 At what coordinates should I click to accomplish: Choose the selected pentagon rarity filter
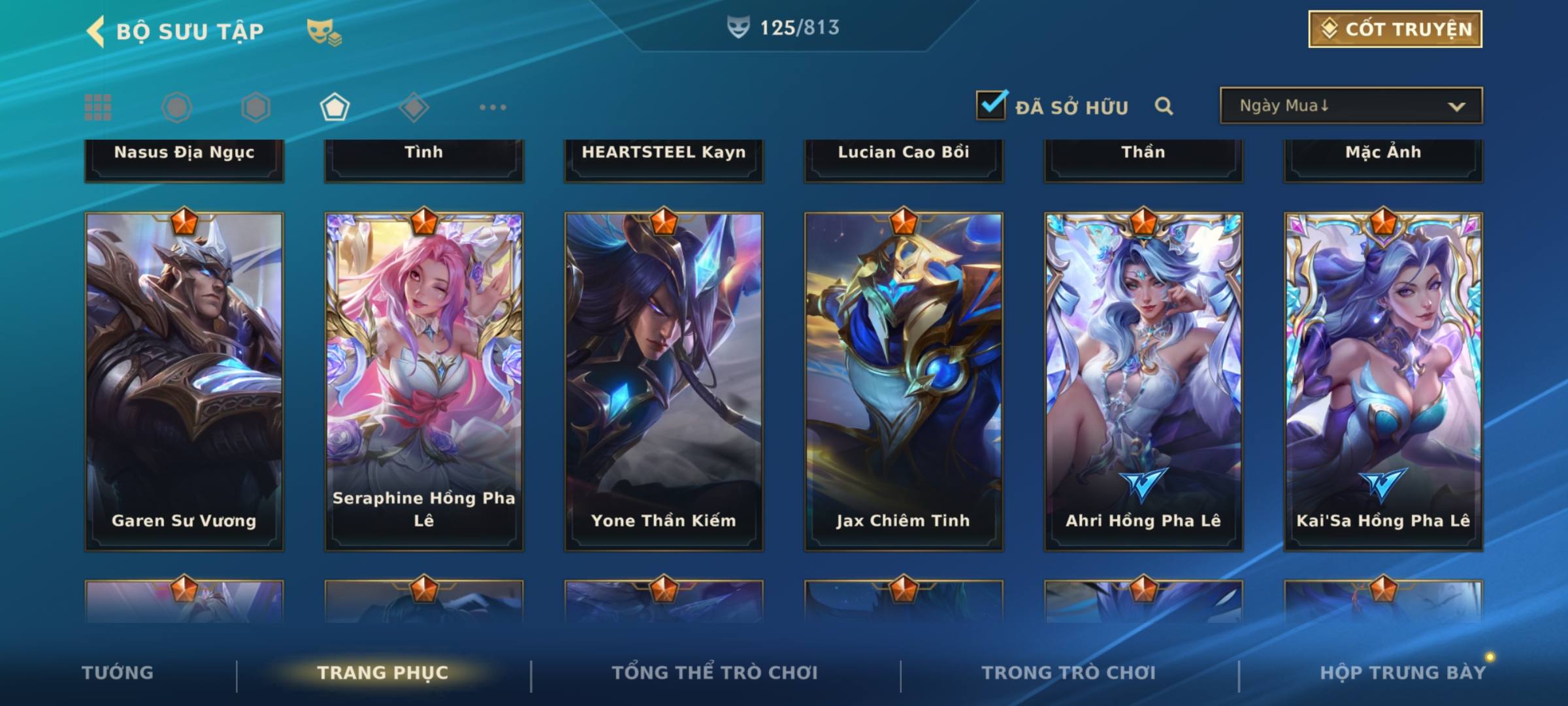[335, 107]
